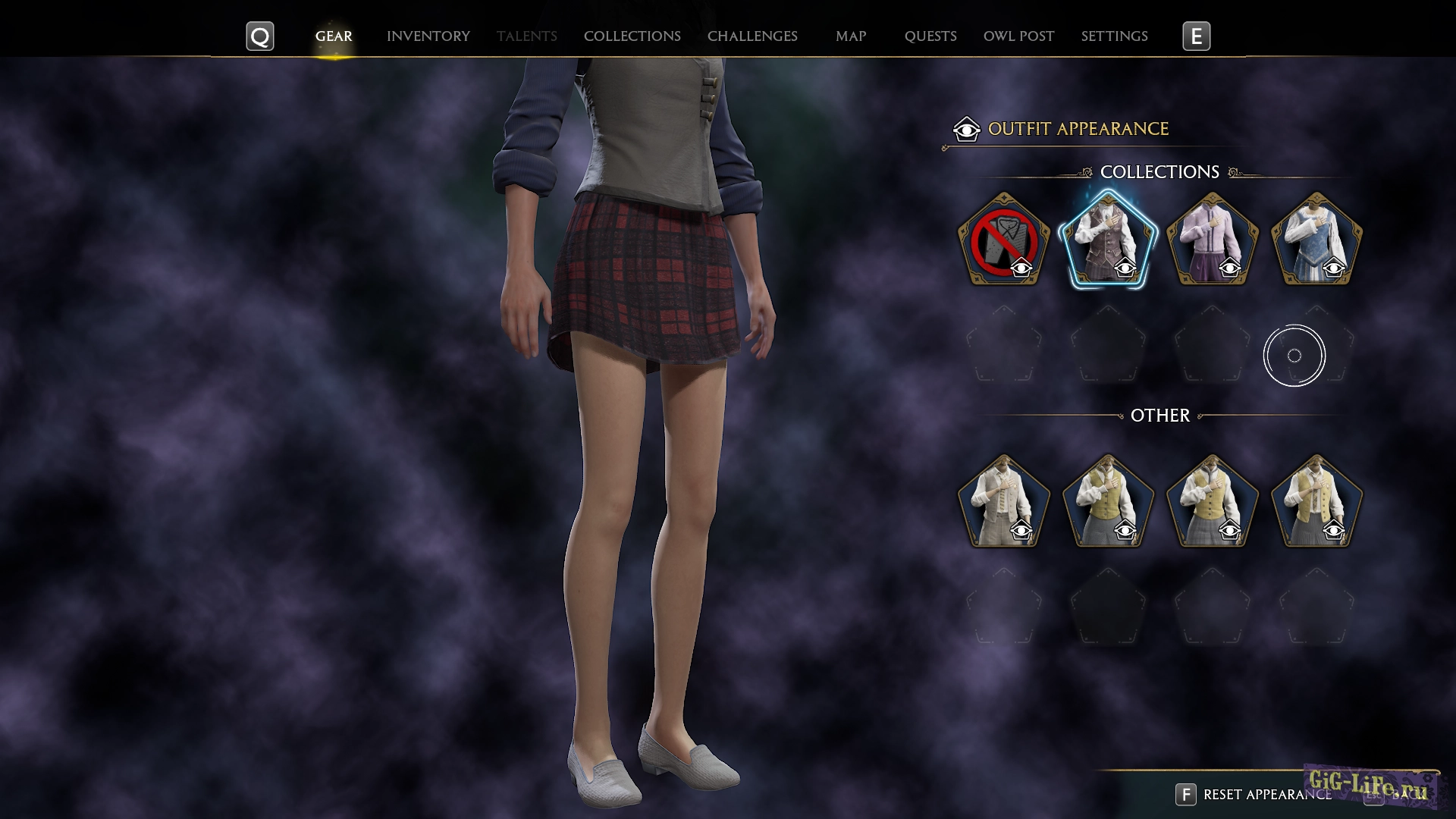Select the highlighted brown waistcoat outfit

point(1107,240)
